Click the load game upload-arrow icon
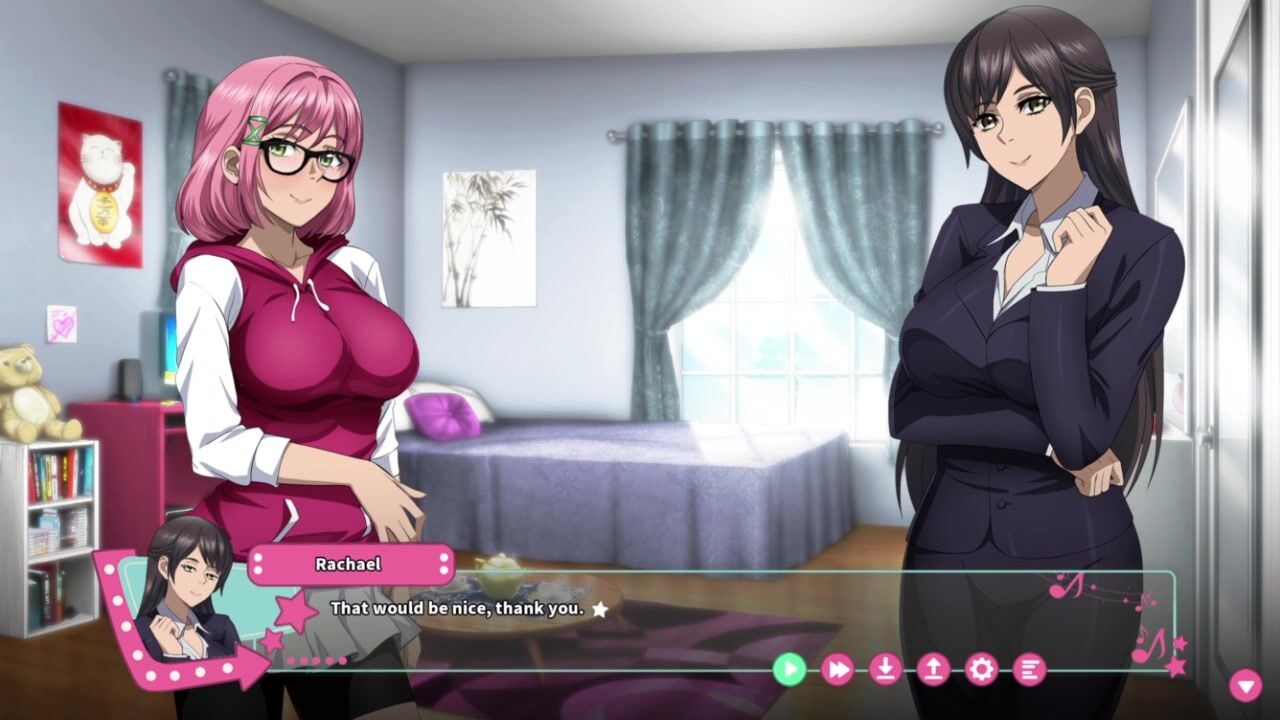 coord(933,669)
